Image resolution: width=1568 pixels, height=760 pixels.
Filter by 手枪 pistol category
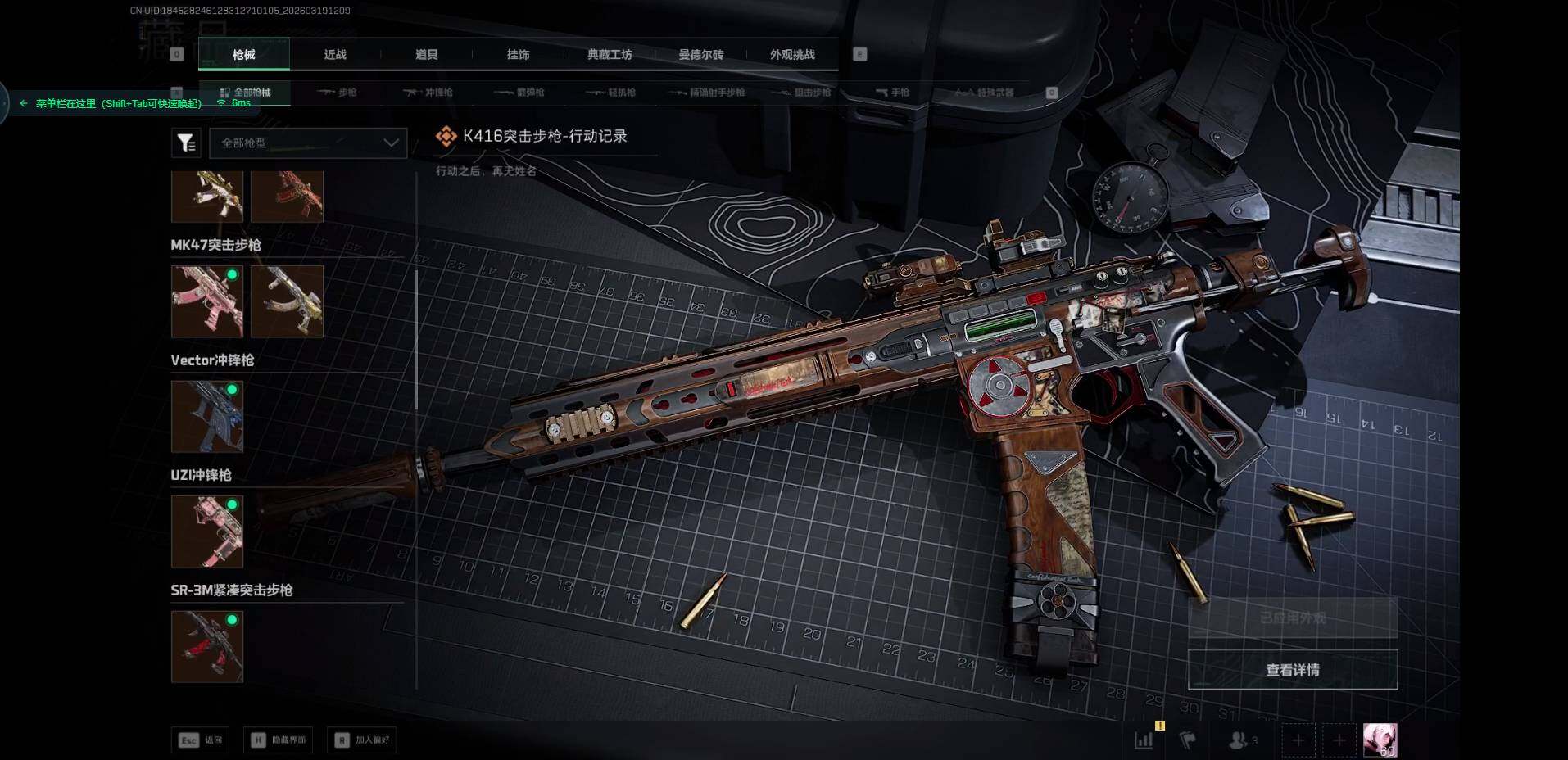[892, 93]
